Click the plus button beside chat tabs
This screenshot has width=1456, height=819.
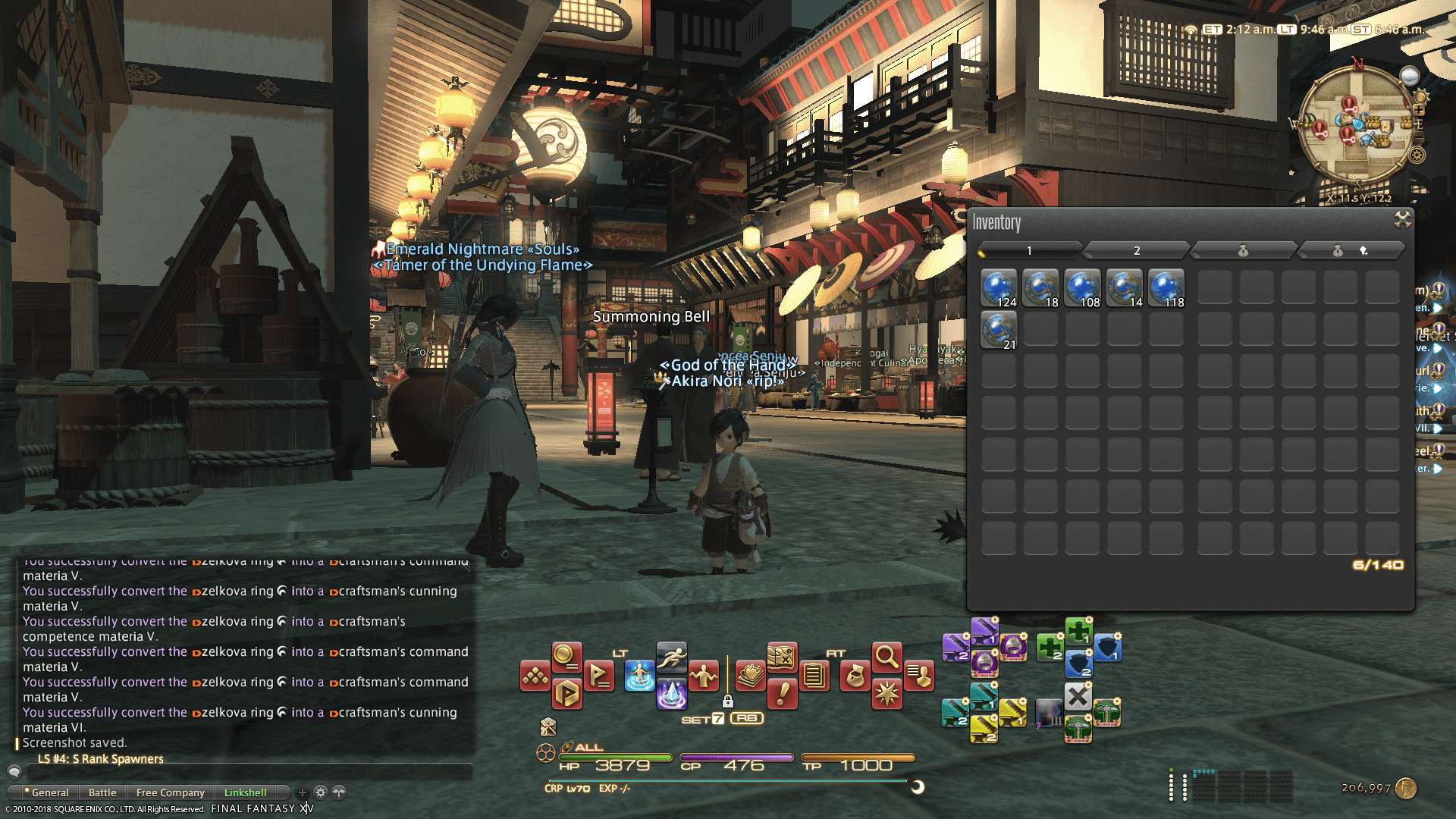point(301,792)
